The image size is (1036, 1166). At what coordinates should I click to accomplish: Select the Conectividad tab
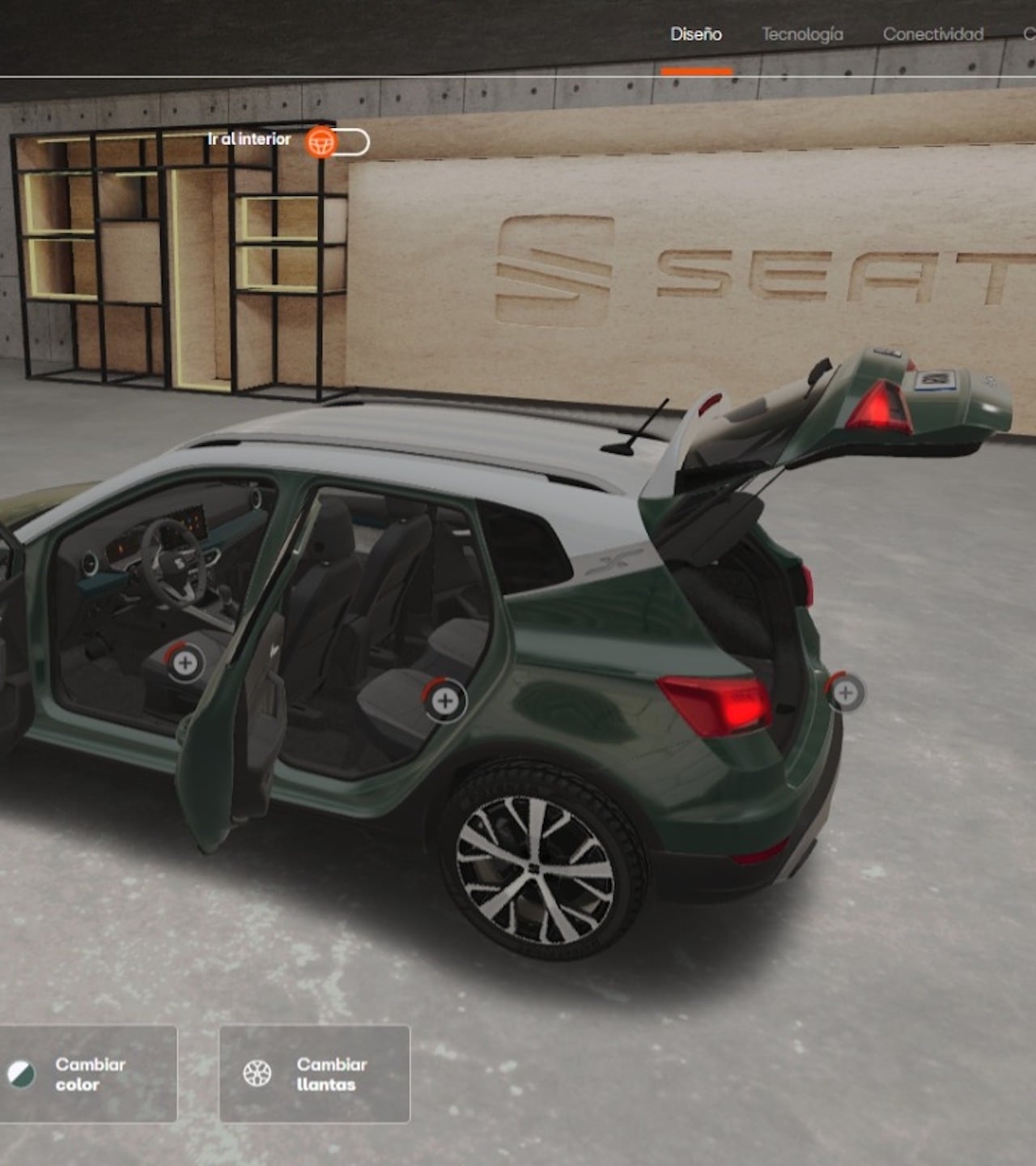932,34
